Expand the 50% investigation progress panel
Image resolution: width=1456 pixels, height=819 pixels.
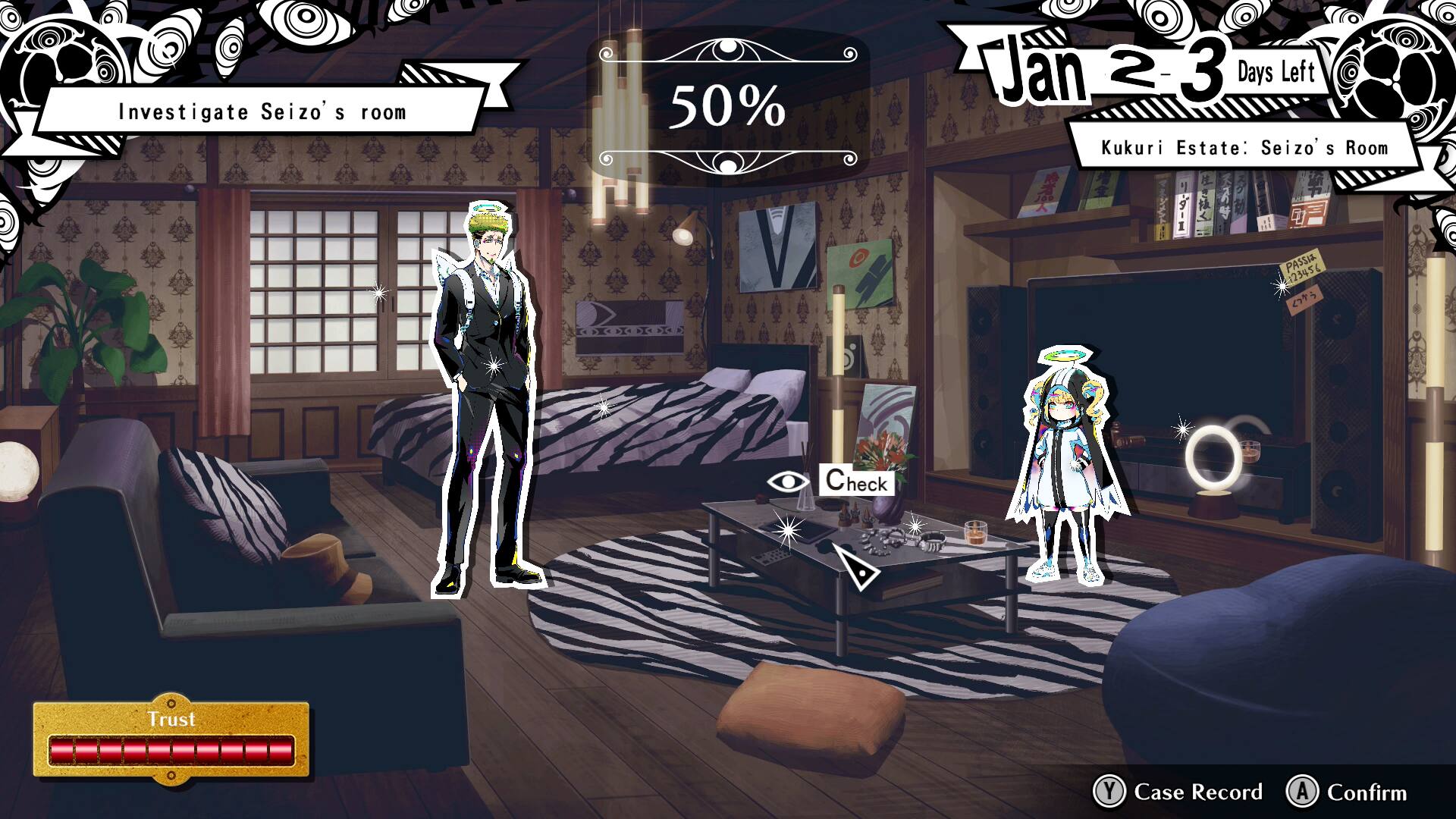(x=727, y=105)
